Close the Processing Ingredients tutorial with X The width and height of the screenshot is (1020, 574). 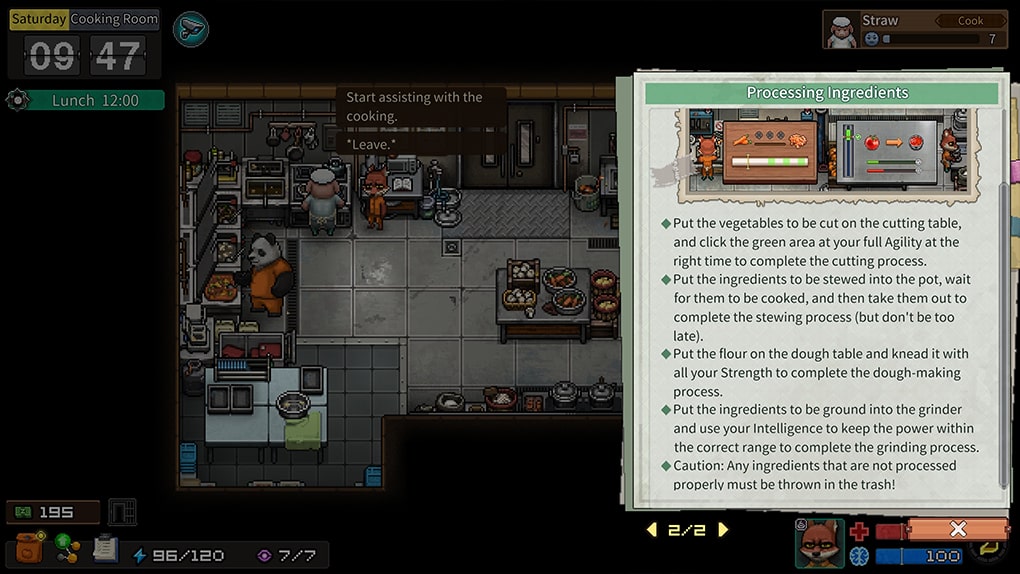tap(957, 529)
